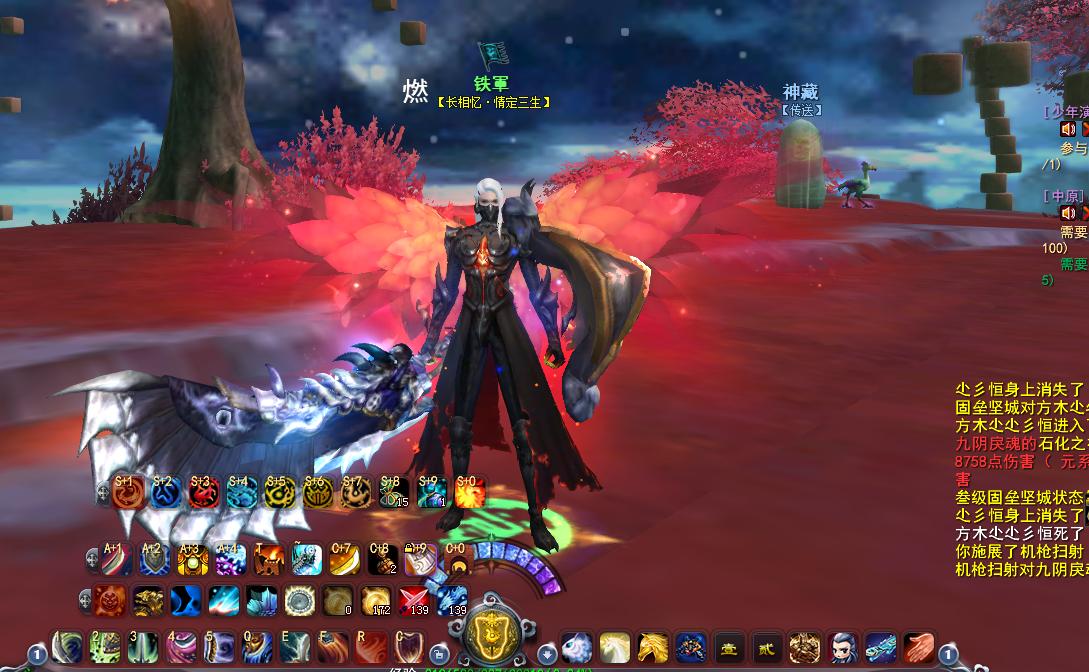Activate the orange swirl skill labeled S+1

(127, 492)
